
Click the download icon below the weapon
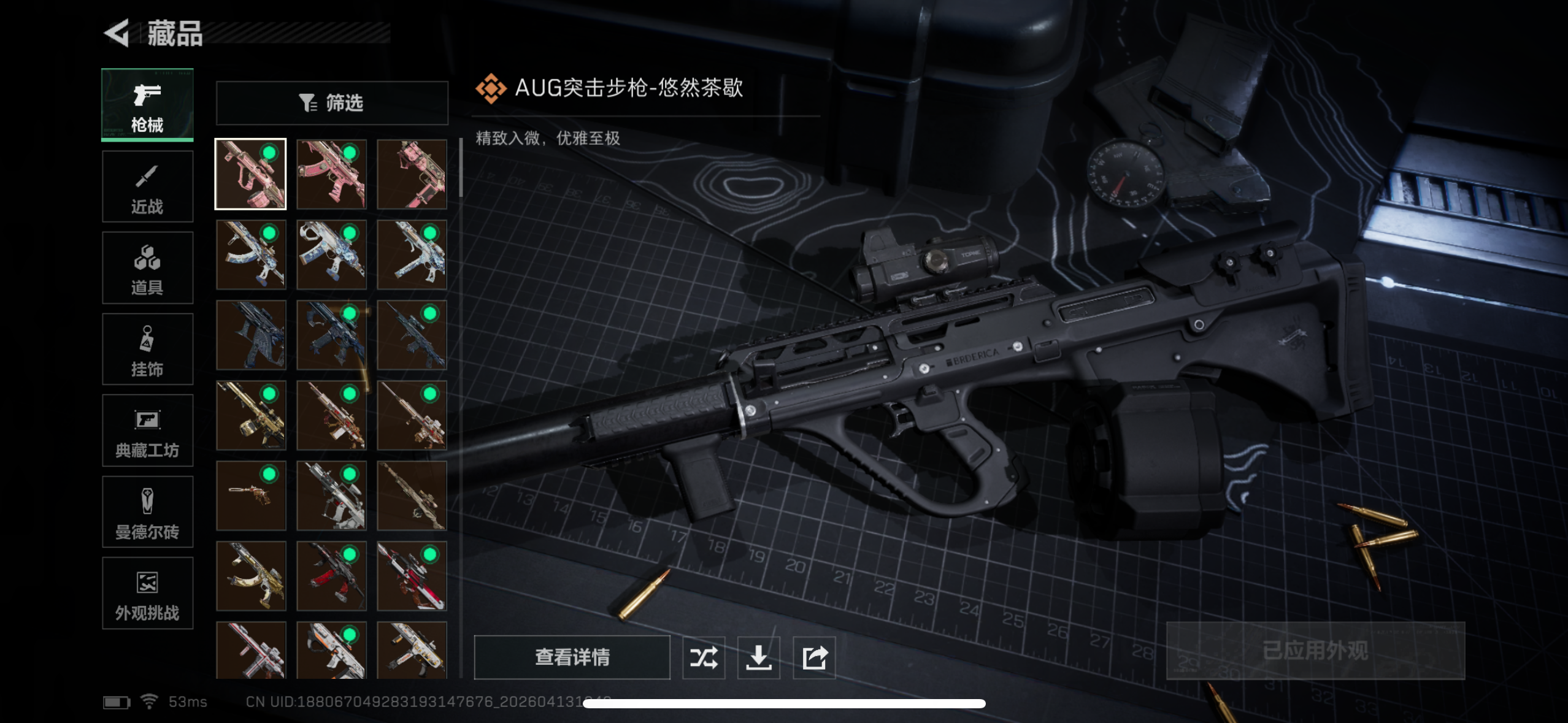click(759, 657)
